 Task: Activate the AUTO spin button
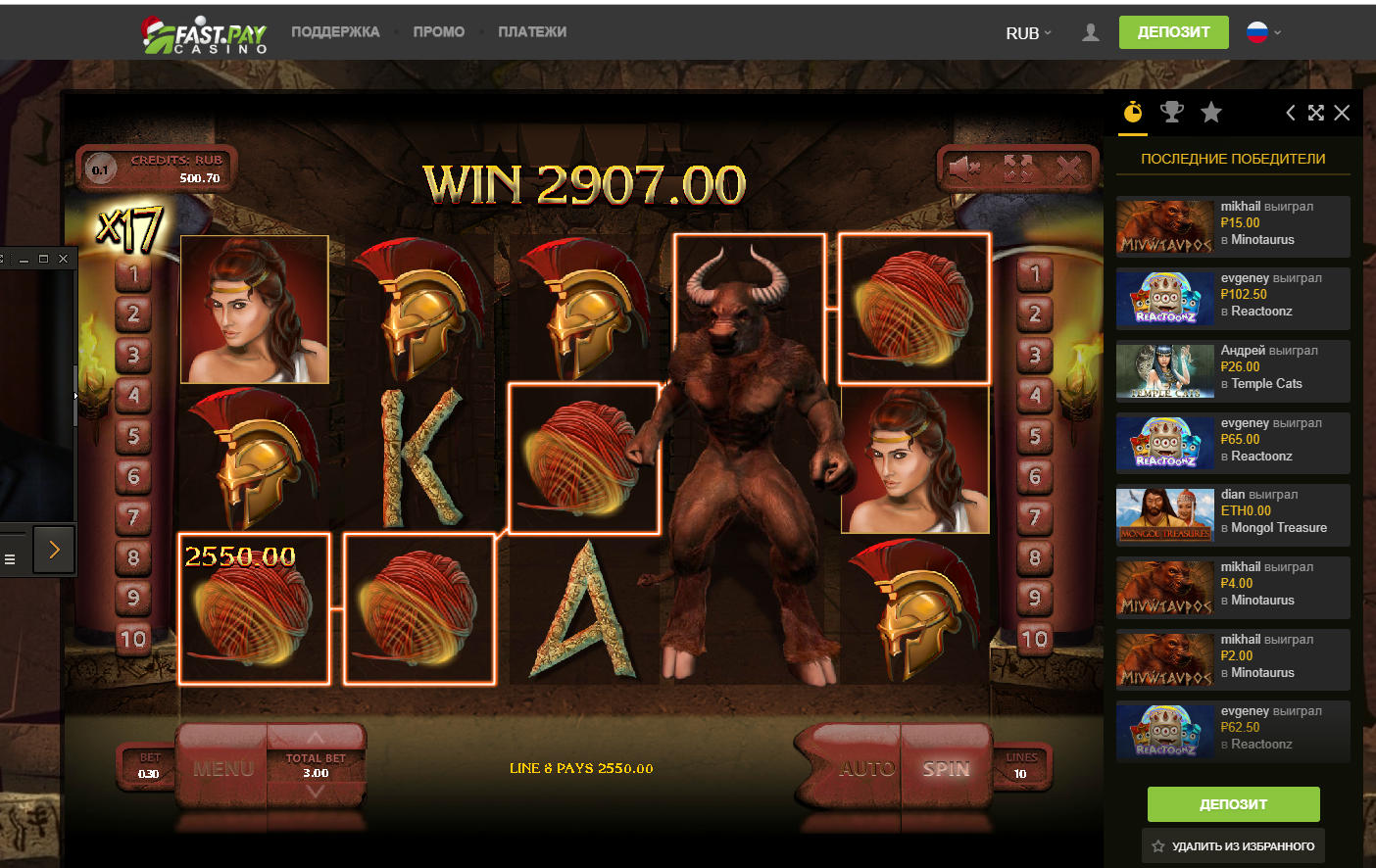tap(866, 769)
